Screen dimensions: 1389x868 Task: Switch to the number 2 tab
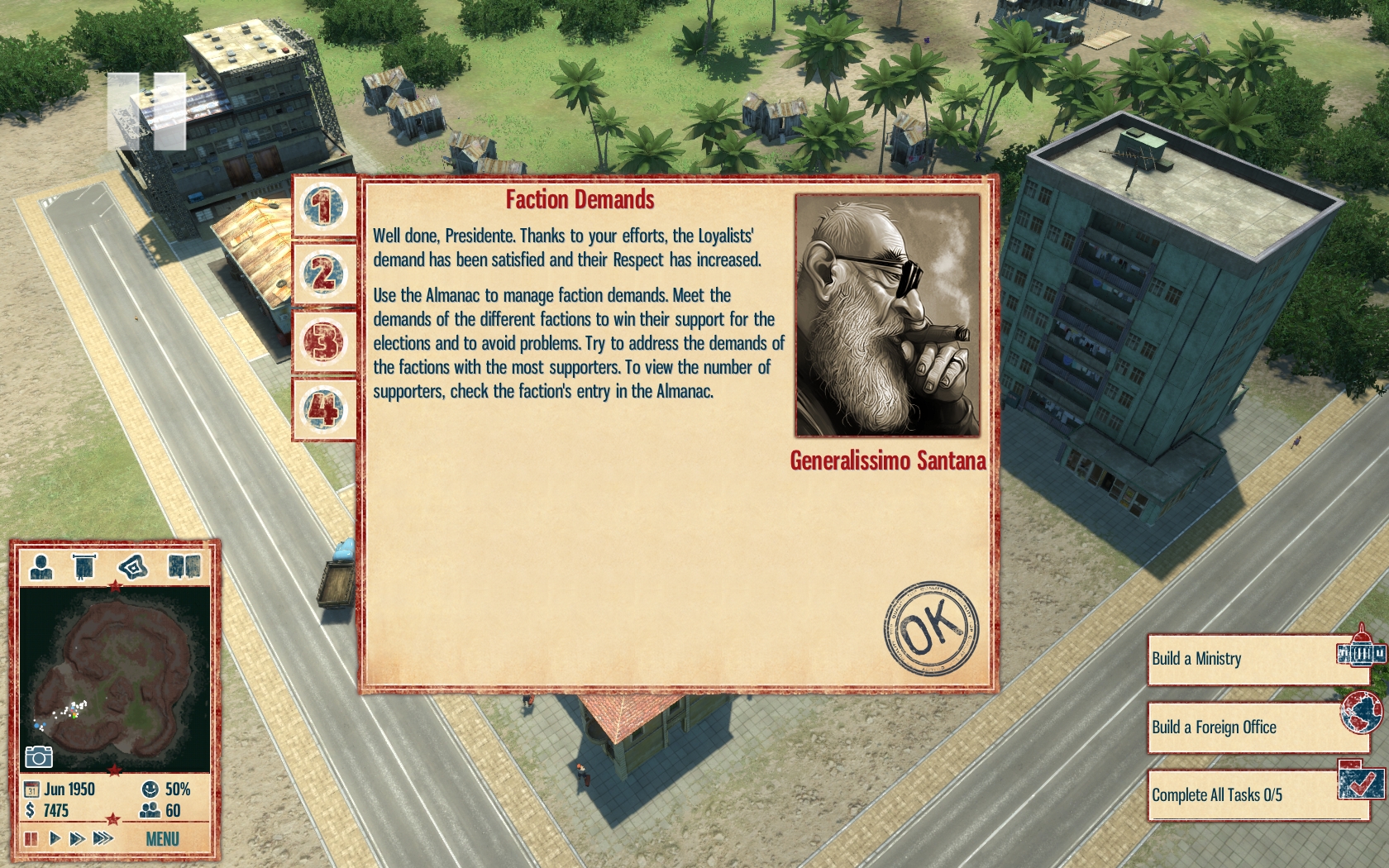(x=324, y=274)
